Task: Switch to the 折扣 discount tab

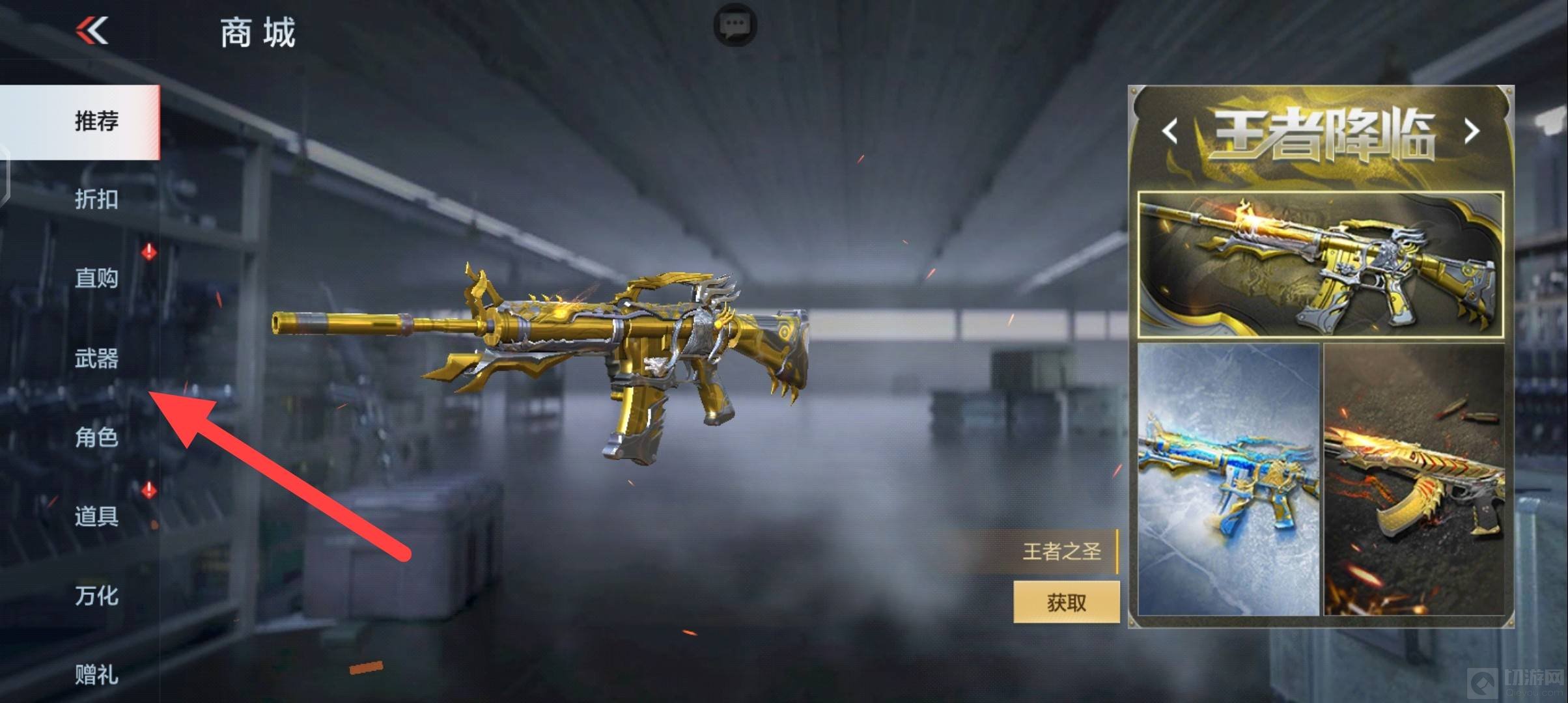Action: coord(96,199)
